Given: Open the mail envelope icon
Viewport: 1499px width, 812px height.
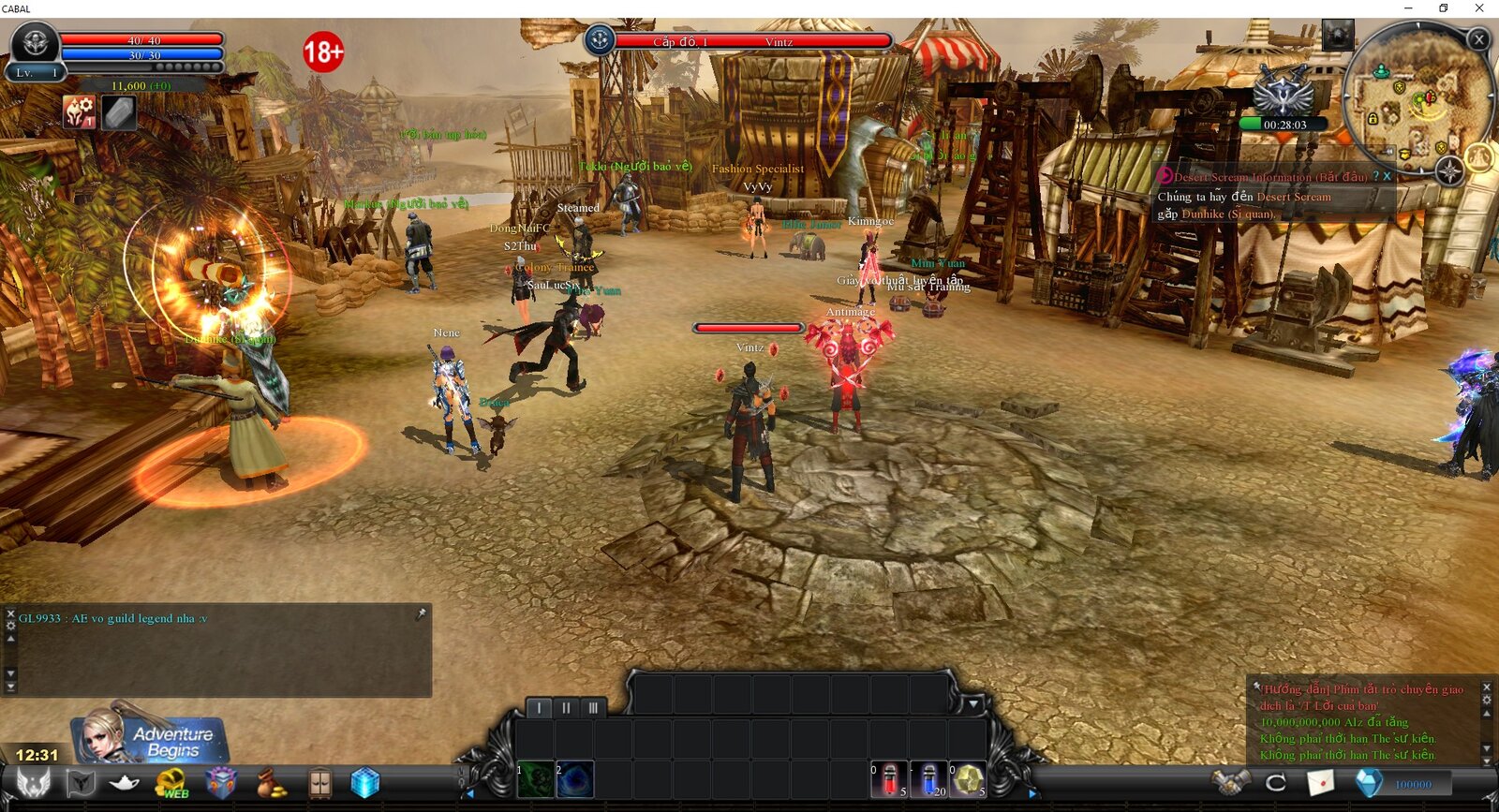Looking at the screenshot, I should pyautogui.click(x=1321, y=782).
